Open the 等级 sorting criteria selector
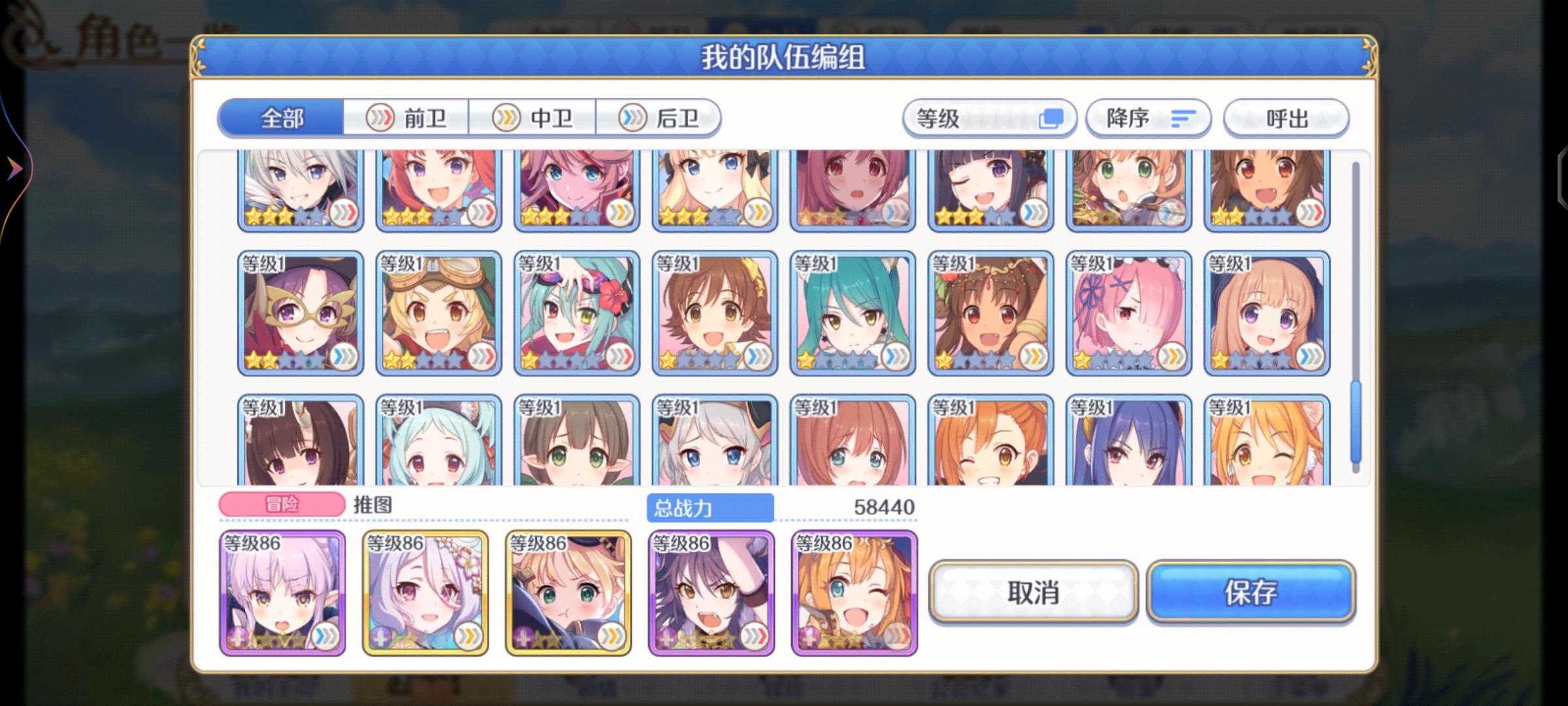The width and height of the screenshot is (1568, 706). pyautogui.click(x=990, y=118)
